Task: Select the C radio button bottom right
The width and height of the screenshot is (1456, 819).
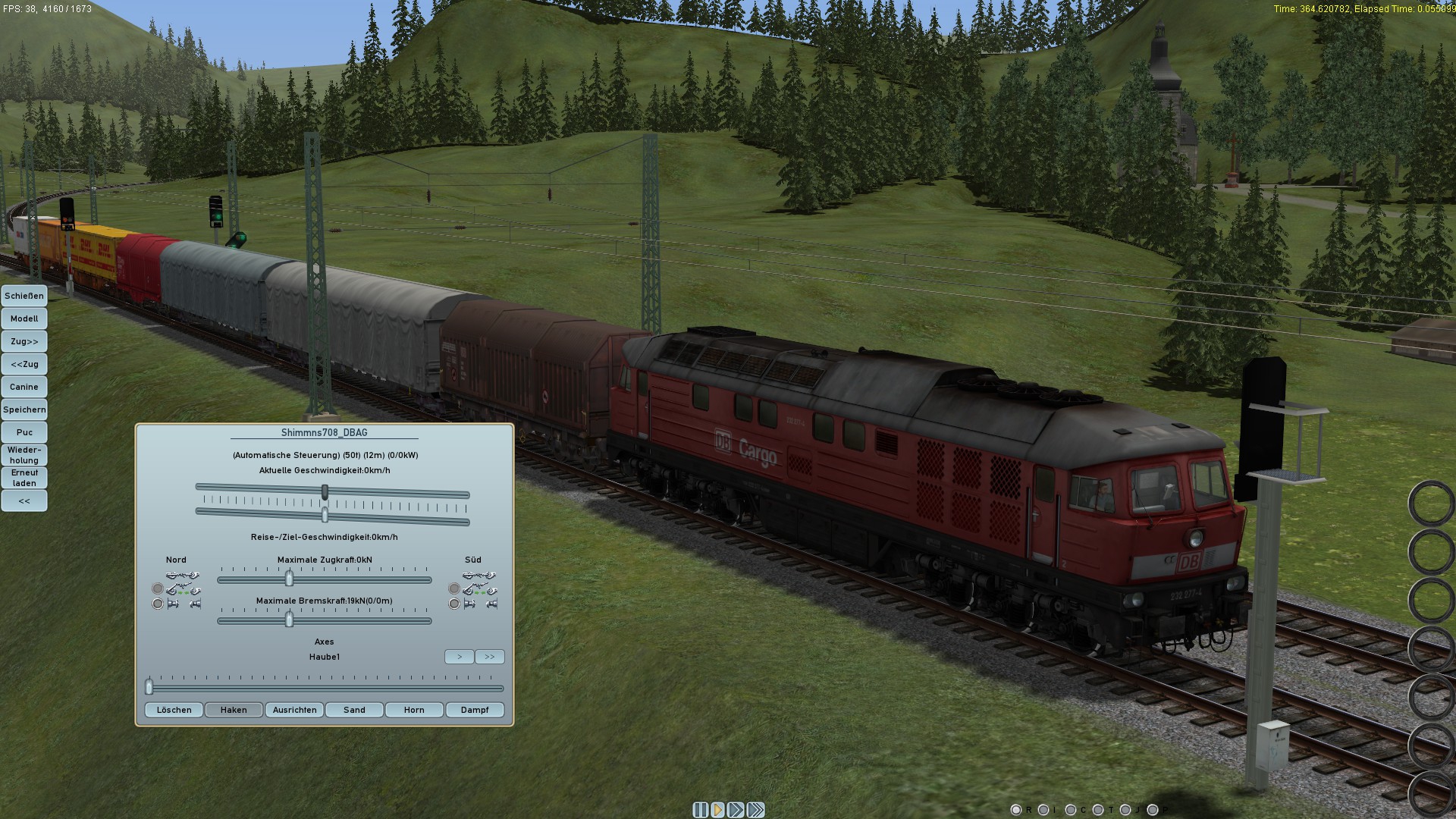Action: pyautogui.click(x=1071, y=810)
